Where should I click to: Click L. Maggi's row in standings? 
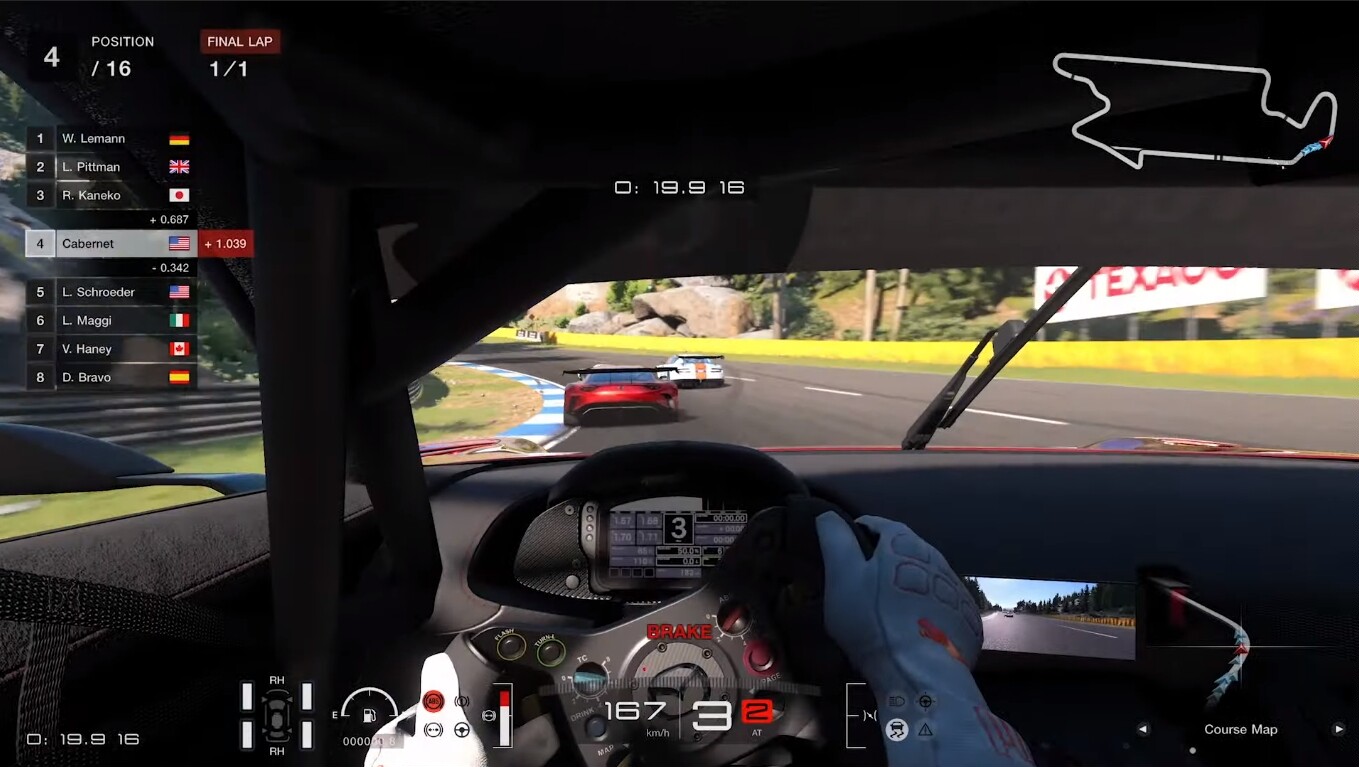coord(110,320)
